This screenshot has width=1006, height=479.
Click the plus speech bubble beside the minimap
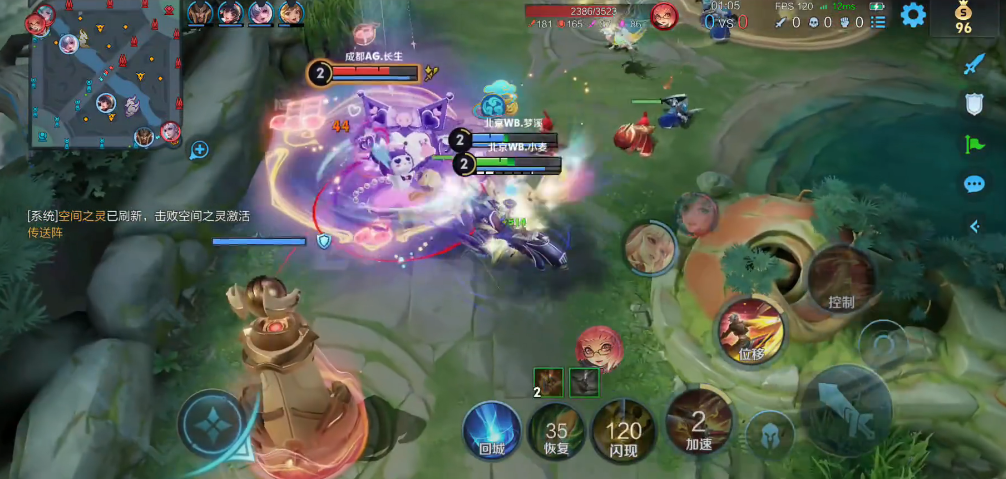coord(199,150)
